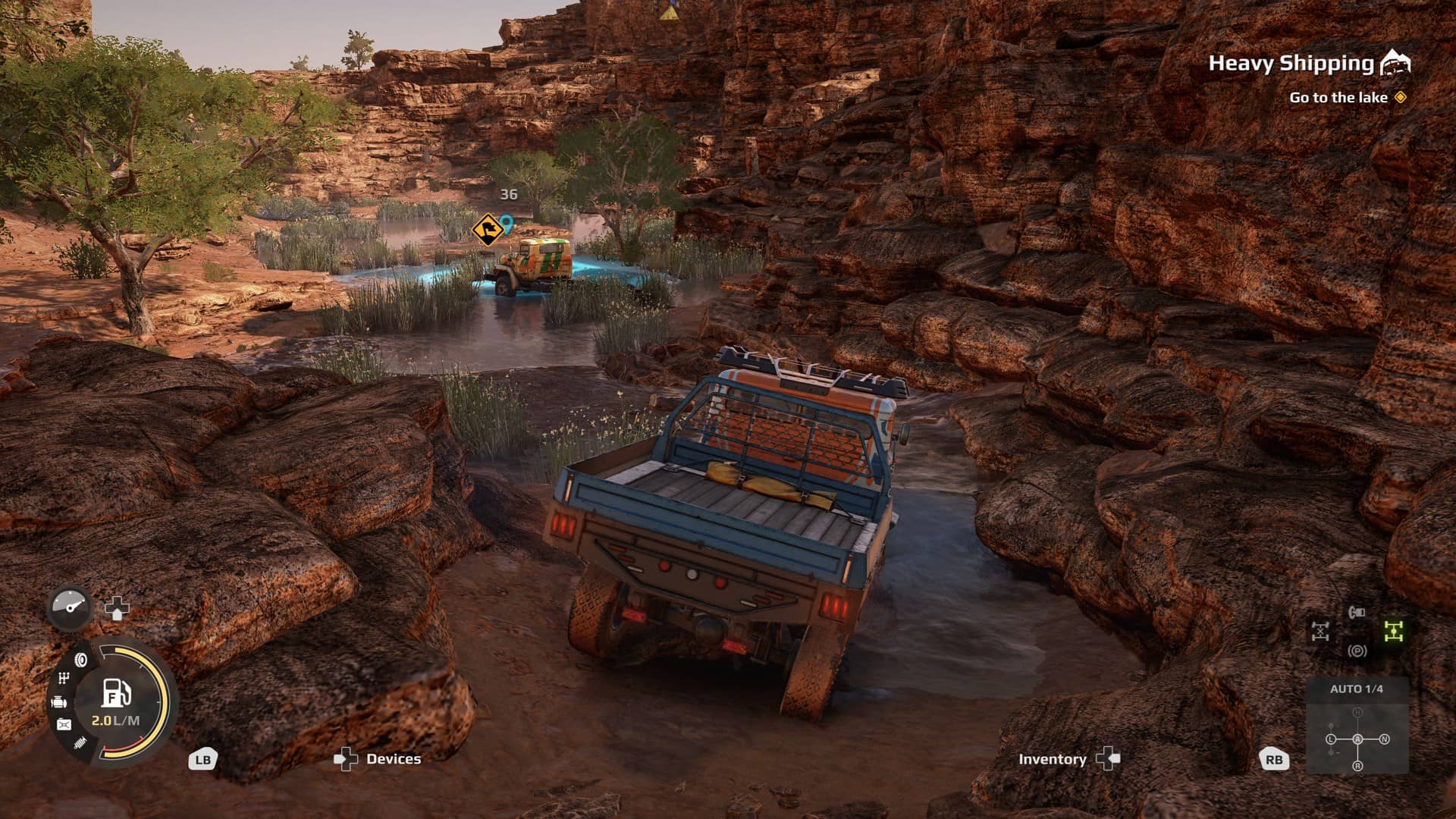Shift to Low gear on gearbox
The height and width of the screenshot is (819, 1456).
tap(1331, 739)
